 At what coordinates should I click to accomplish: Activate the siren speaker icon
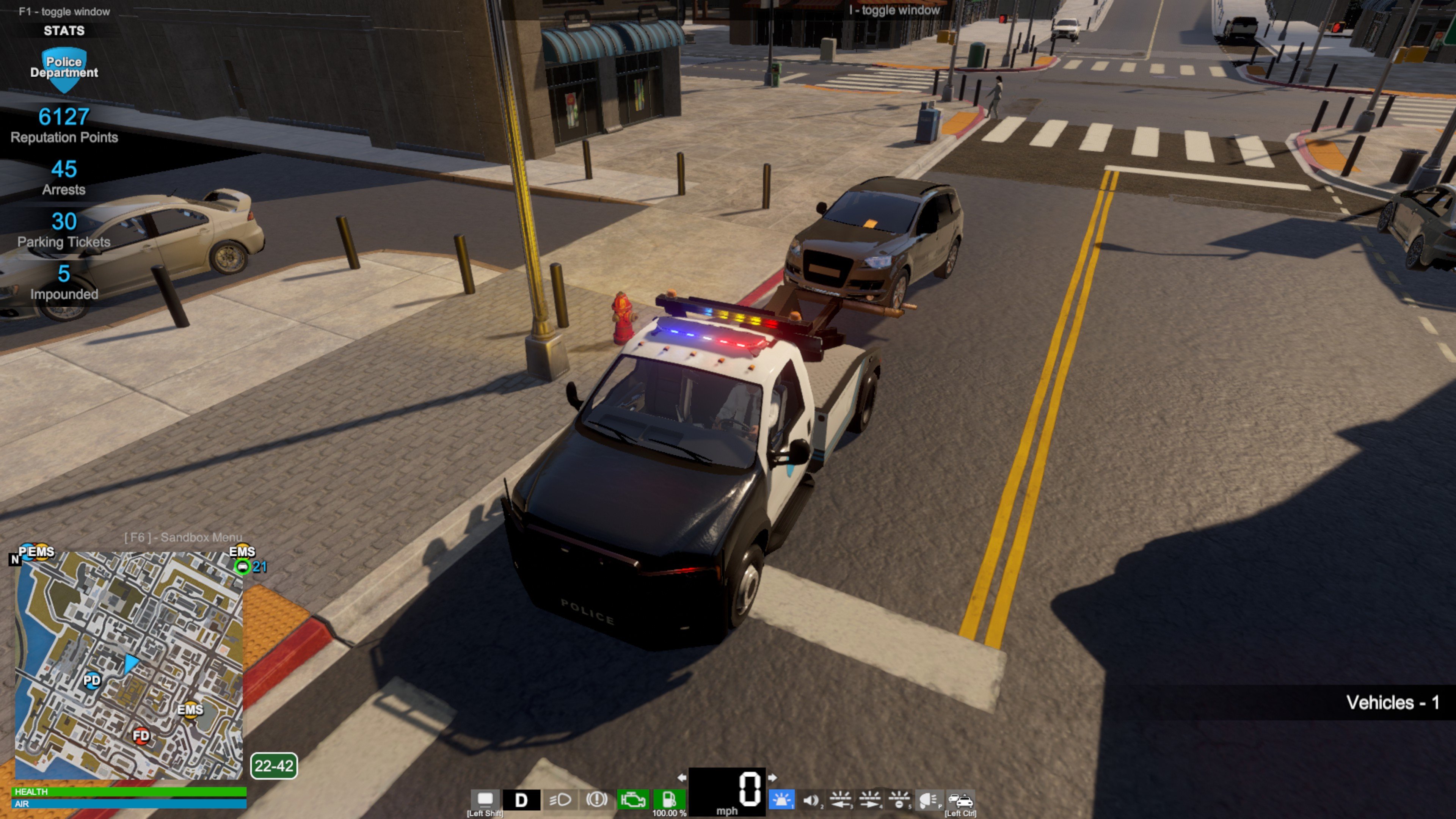[x=811, y=800]
